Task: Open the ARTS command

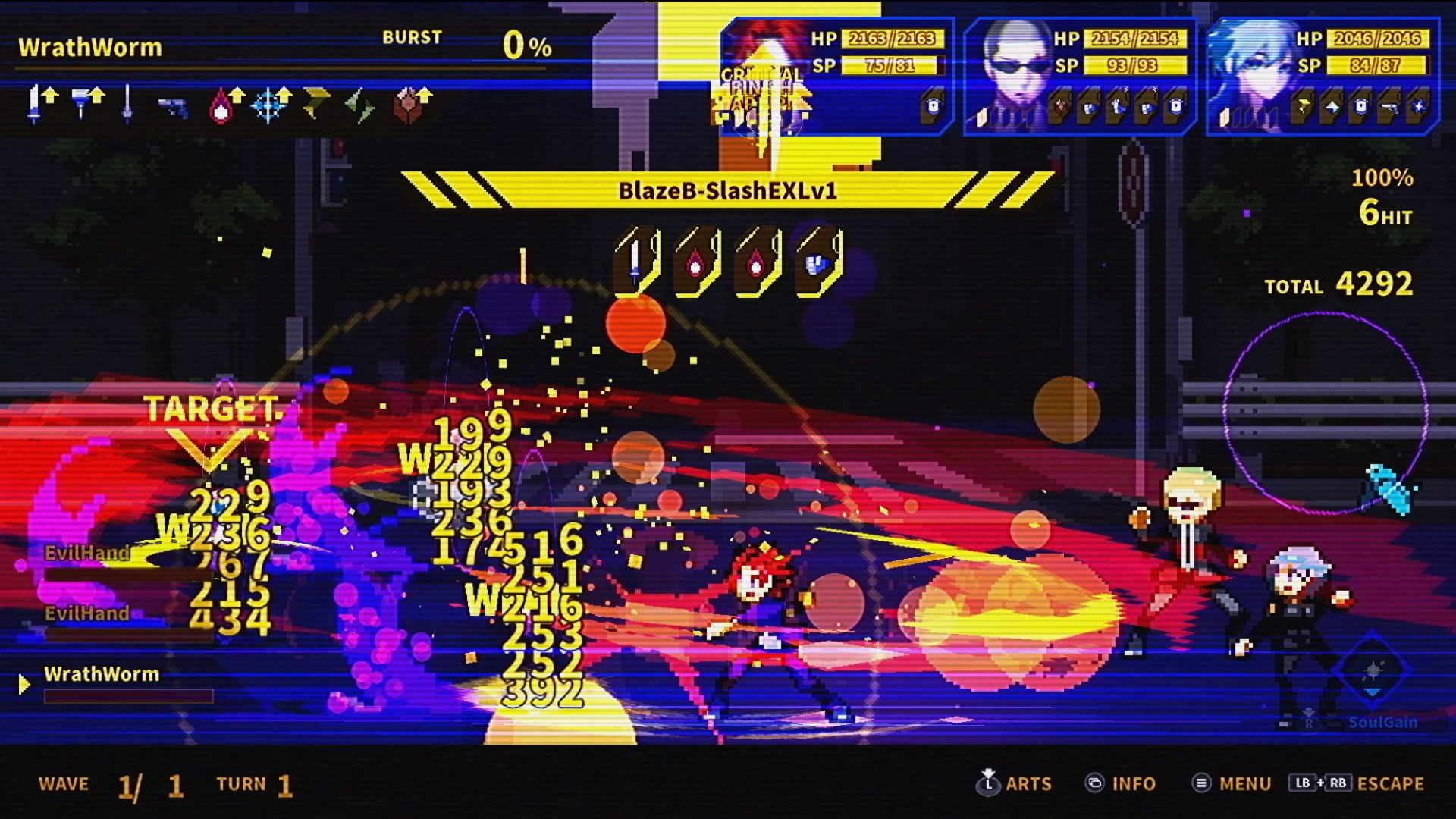Action: [x=1015, y=783]
